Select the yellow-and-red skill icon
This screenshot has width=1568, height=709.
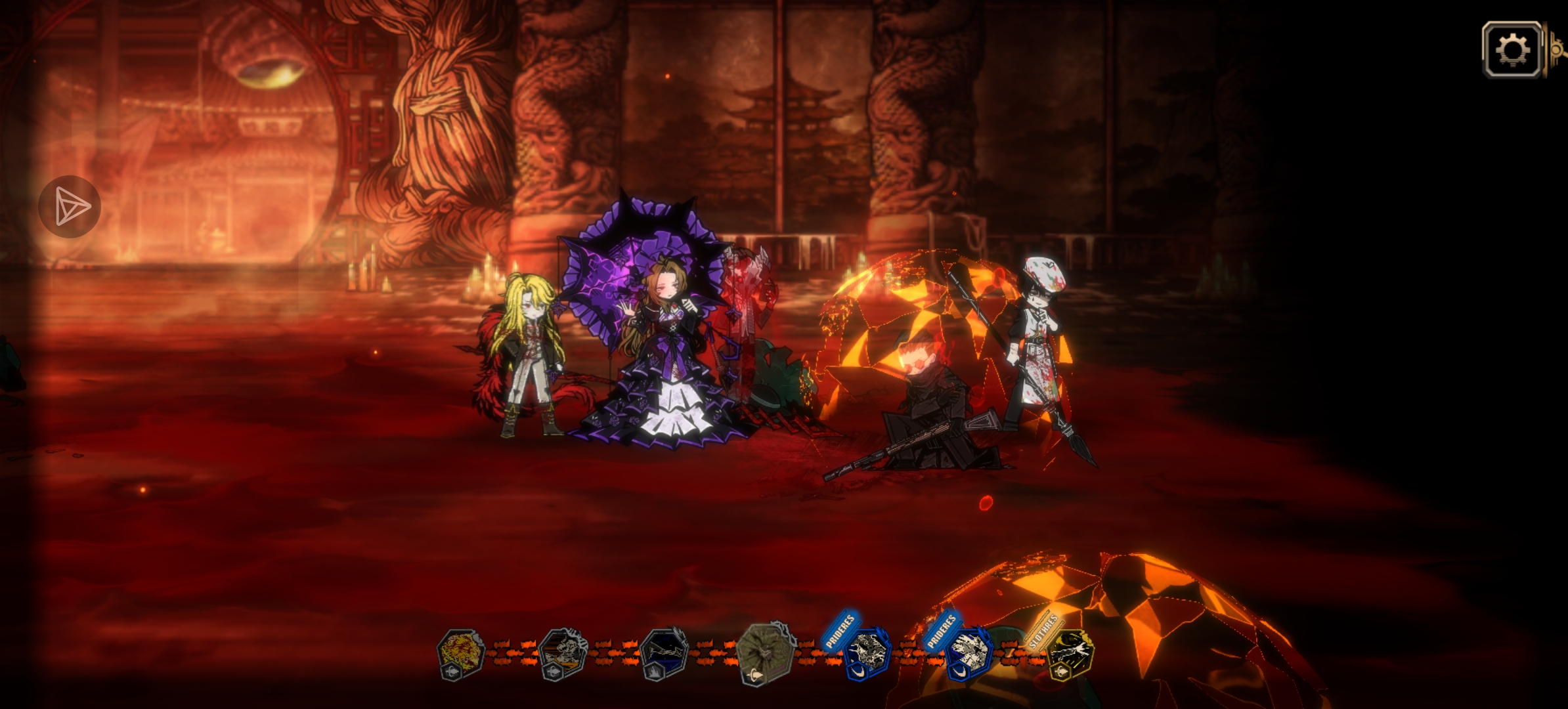tap(460, 653)
